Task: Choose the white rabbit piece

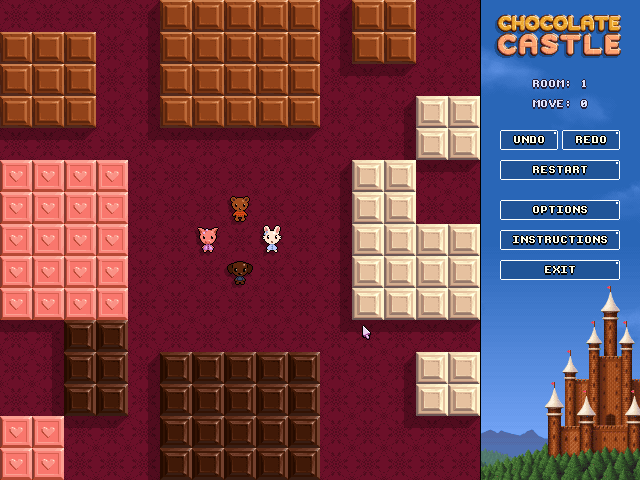Action: click(272, 239)
